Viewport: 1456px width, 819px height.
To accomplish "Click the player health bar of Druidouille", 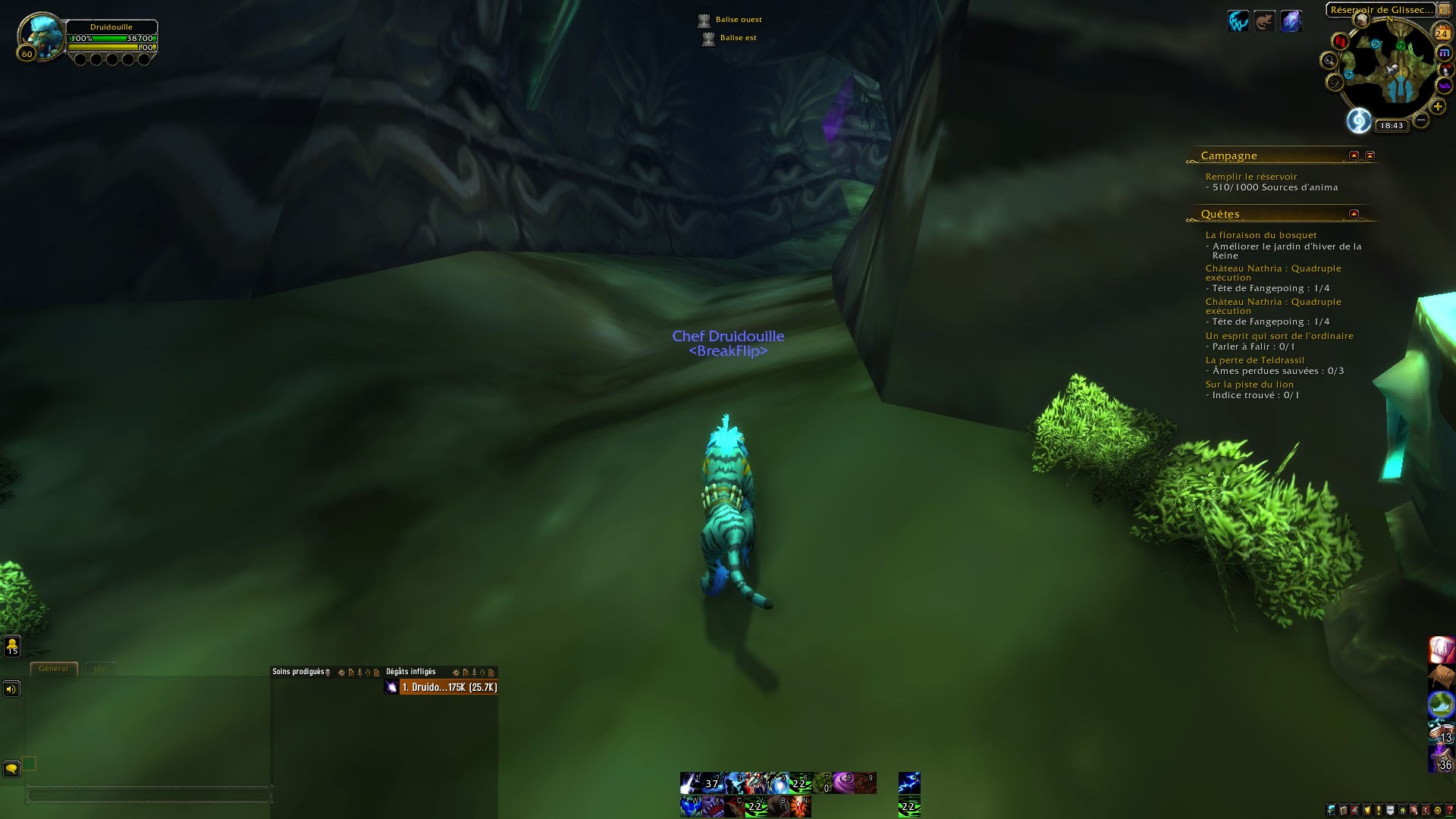I will point(114,39).
